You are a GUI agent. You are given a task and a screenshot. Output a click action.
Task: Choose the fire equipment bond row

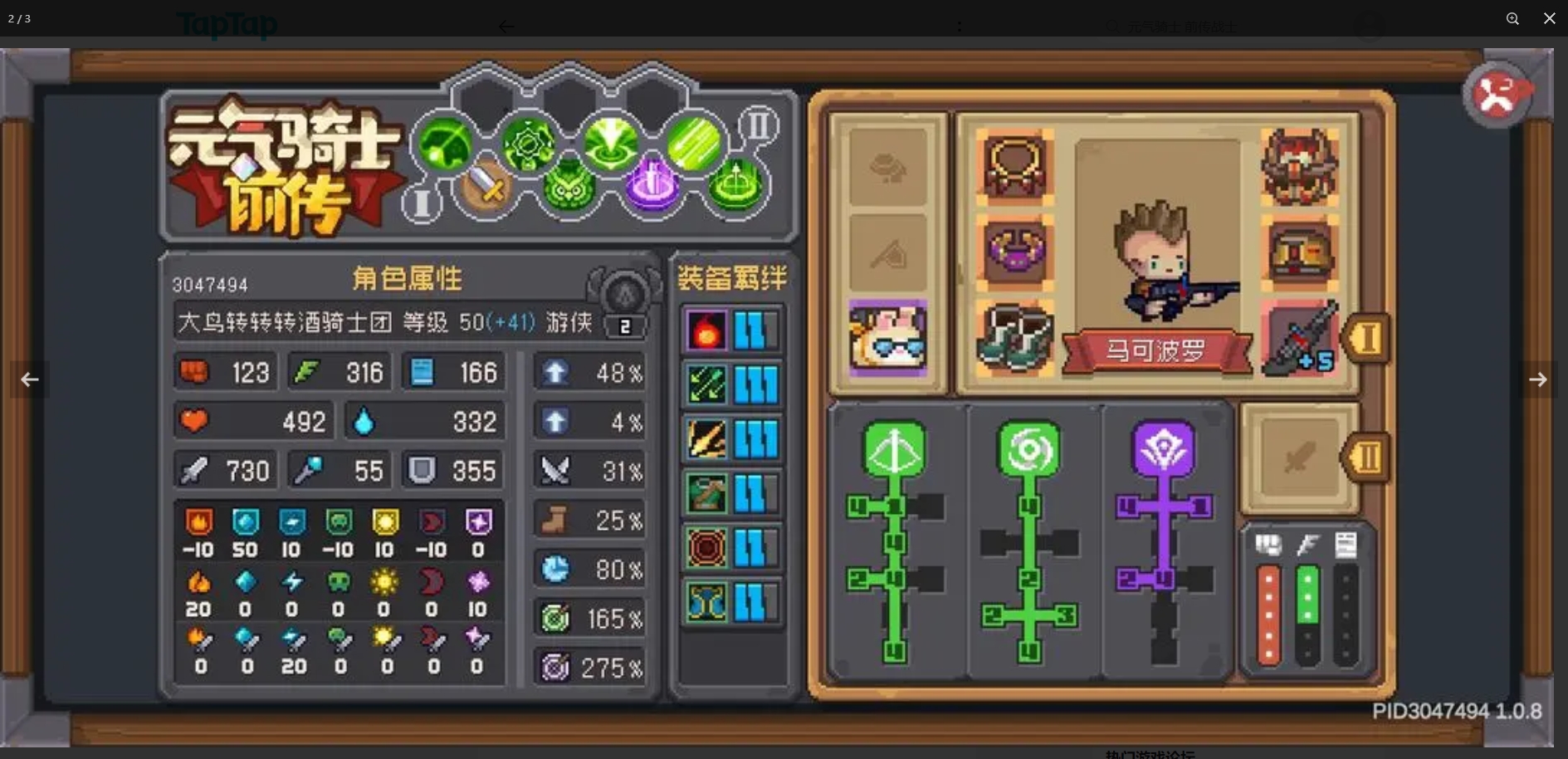point(730,331)
